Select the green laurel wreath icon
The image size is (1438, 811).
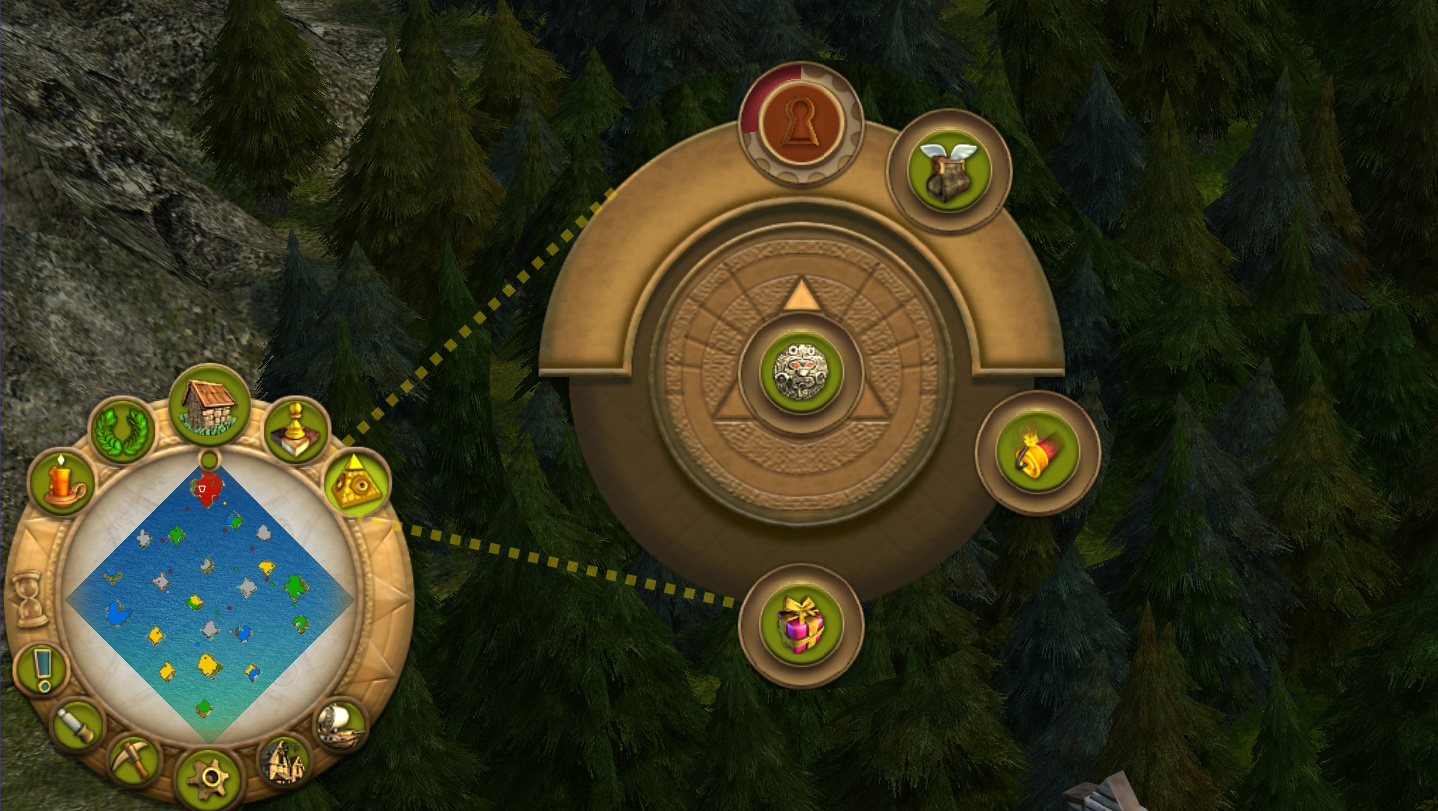point(122,431)
